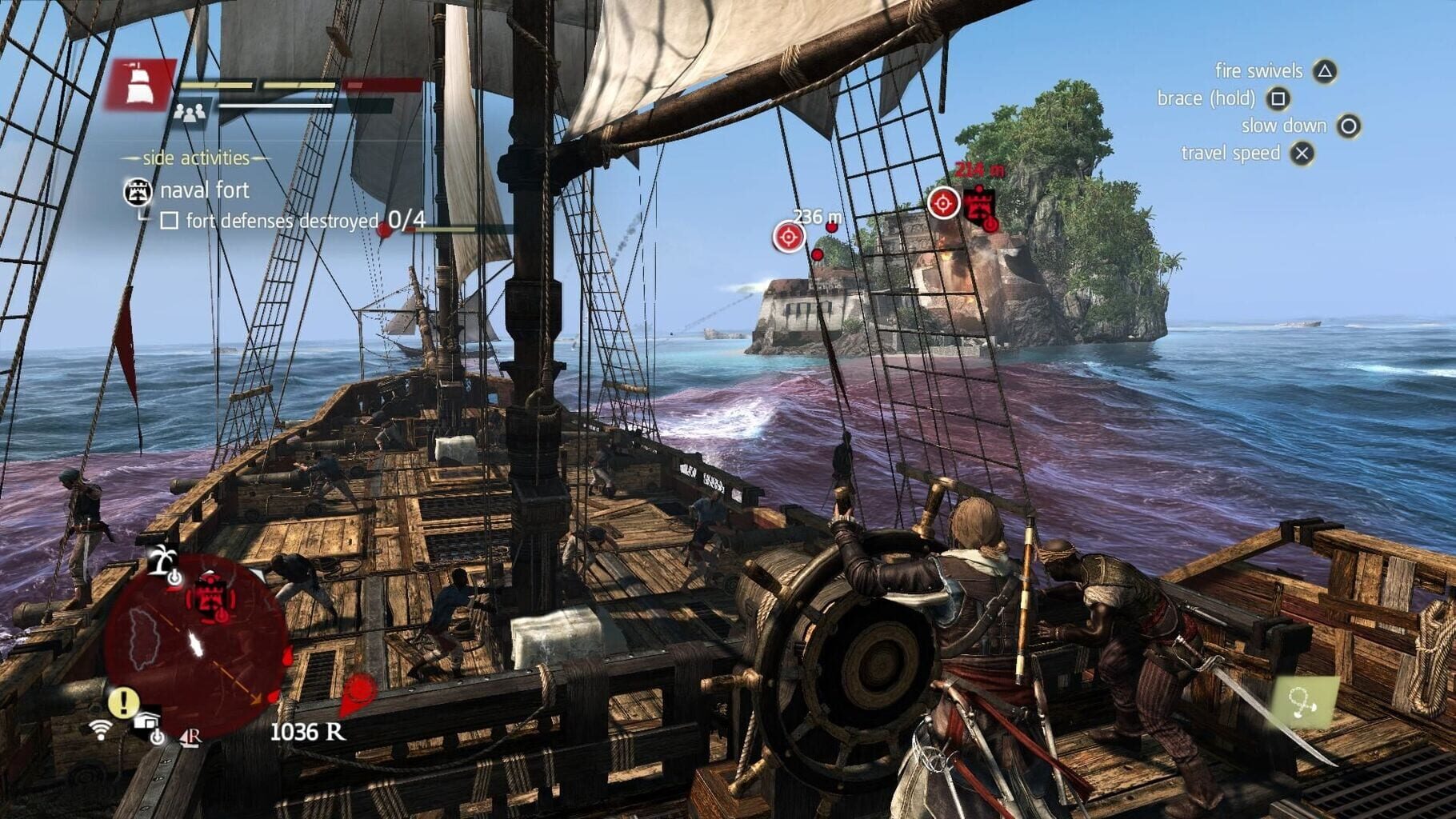Click the yellow exclamation notification icon
This screenshot has height=819, width=1456.
[x=123, y=701]
